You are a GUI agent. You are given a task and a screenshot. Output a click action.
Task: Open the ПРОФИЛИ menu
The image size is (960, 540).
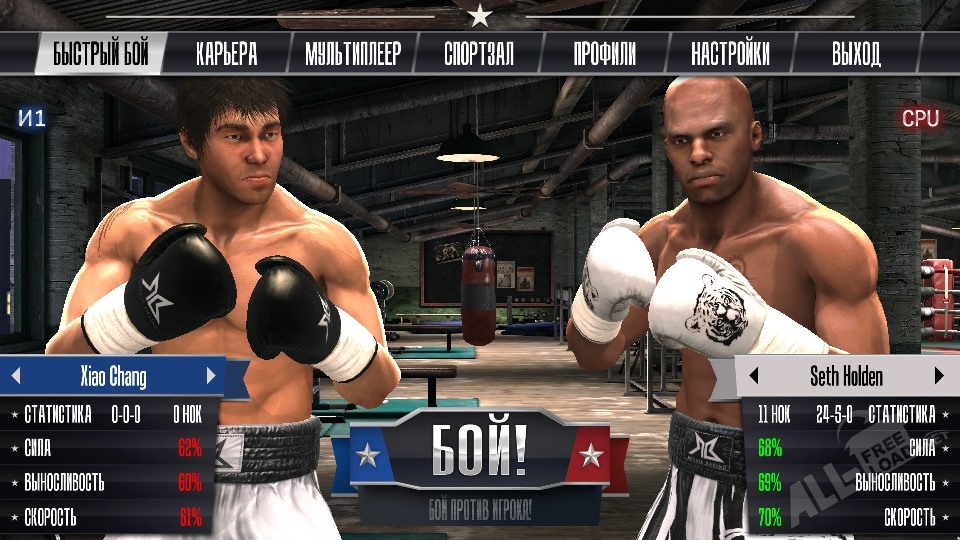click(604, 54)
